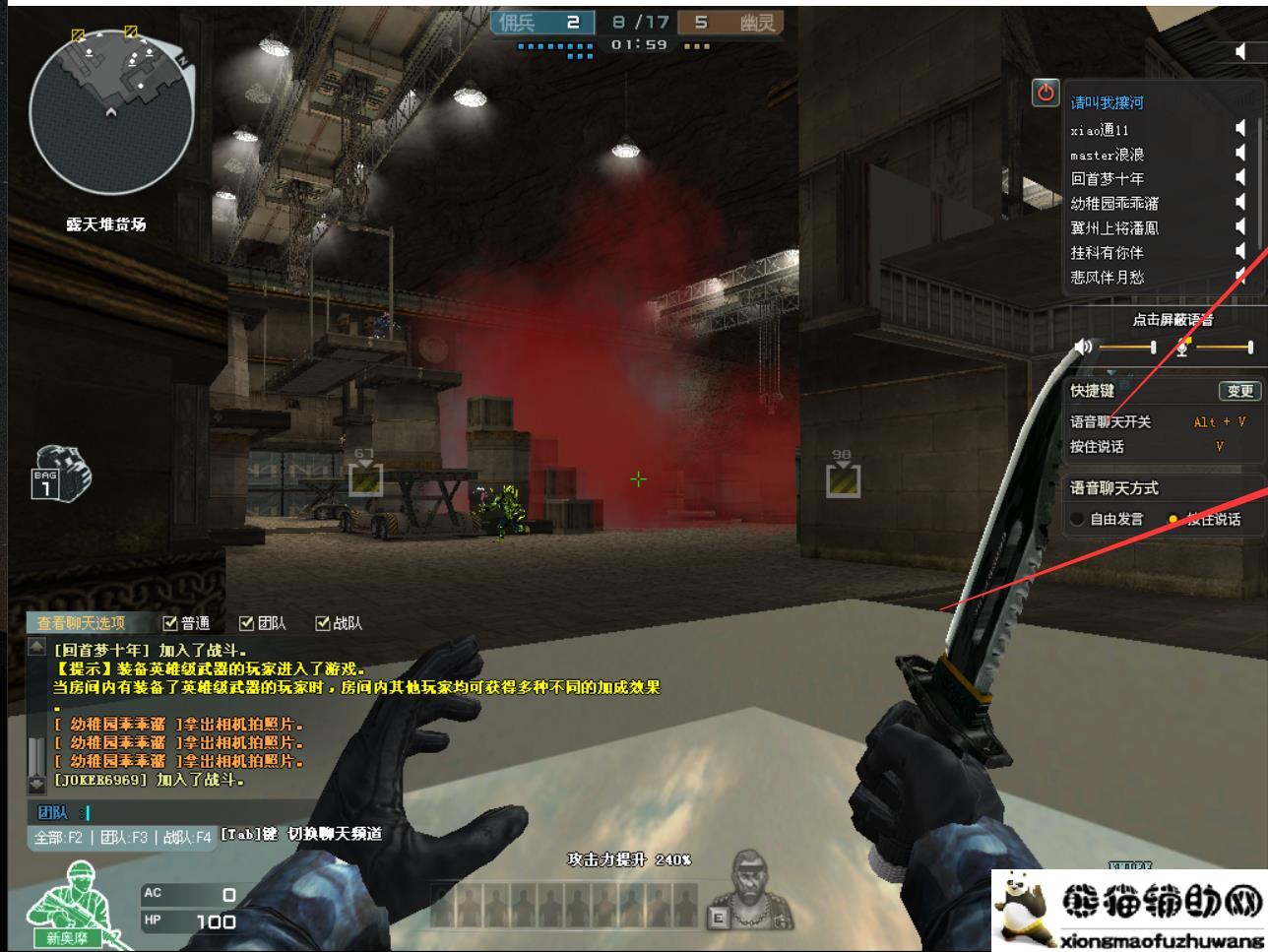Choose the 按住说话 push-to-talk option
This screenshot has width=1268, height=952.
pos(1173,519)
